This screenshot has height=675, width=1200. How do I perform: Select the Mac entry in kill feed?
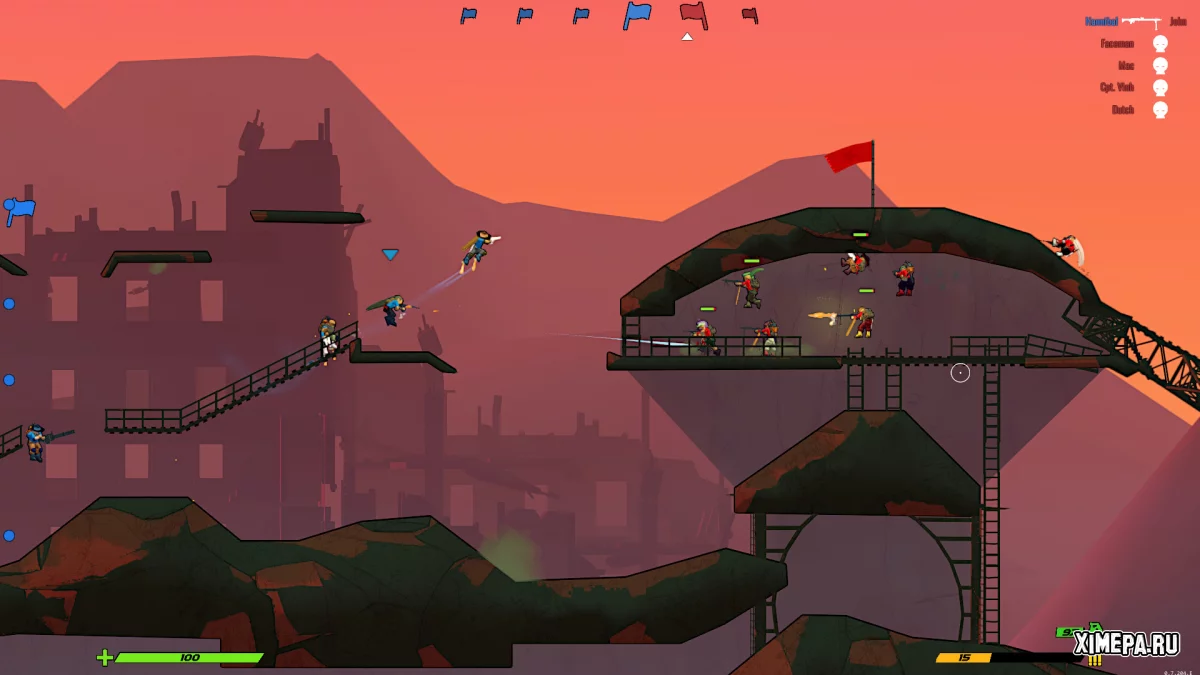(x=1126, y=65)
